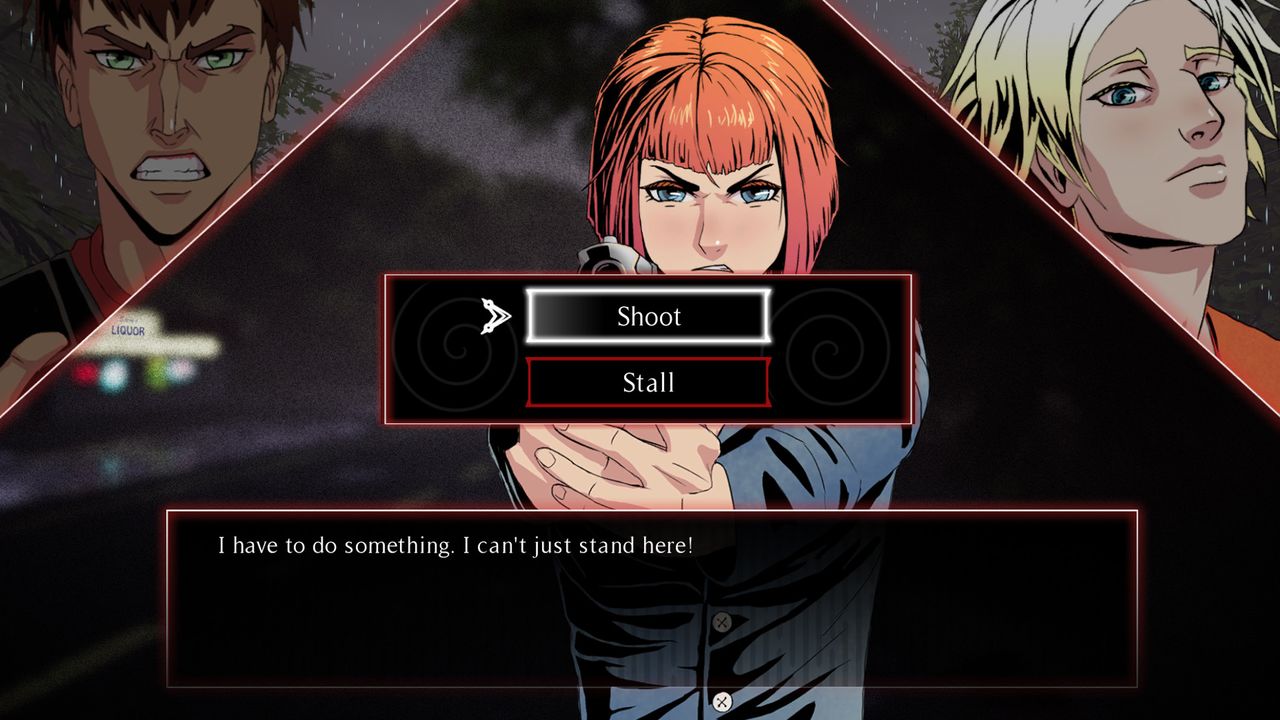1280x720 pixels.
Task: Click the dialogue box at the bottom
Action: coord(640,600)
